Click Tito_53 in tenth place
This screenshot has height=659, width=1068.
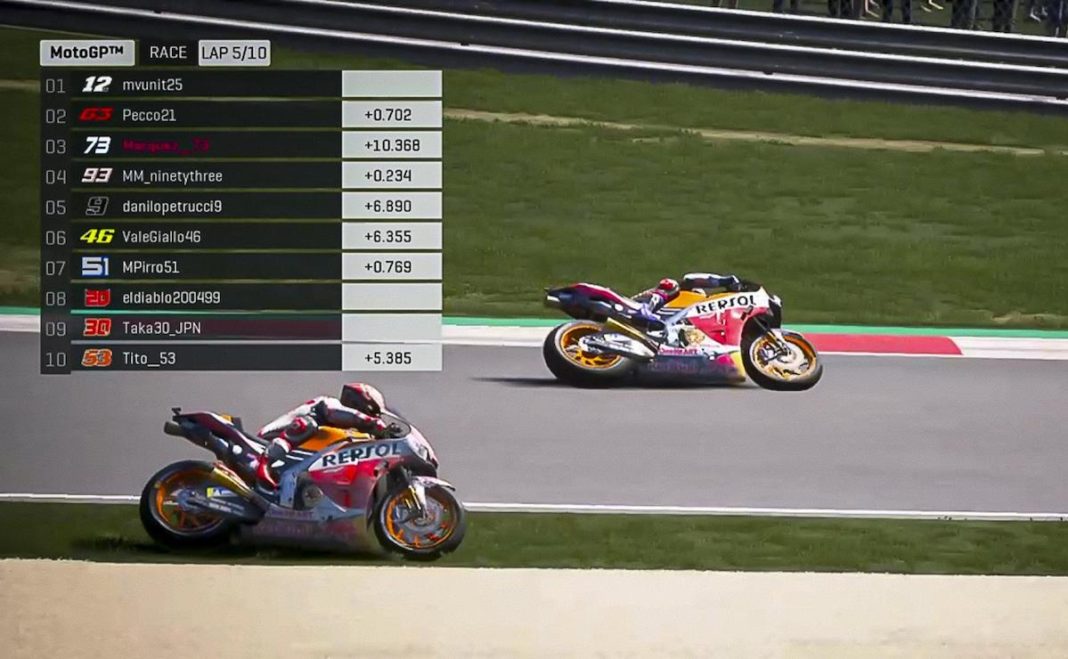(x=149, y=358)
